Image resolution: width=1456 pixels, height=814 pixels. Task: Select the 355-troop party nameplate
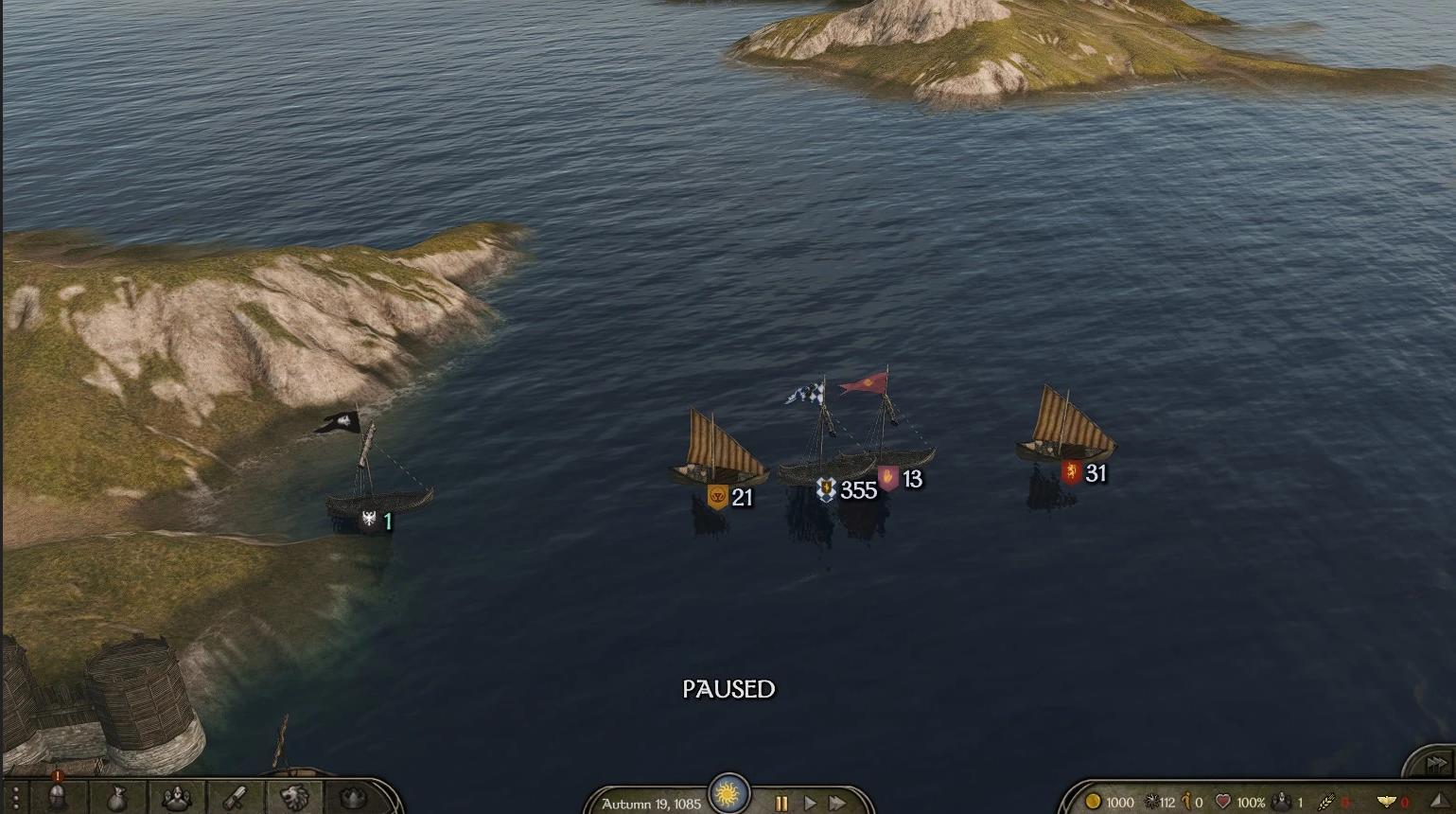coord(848,489)
